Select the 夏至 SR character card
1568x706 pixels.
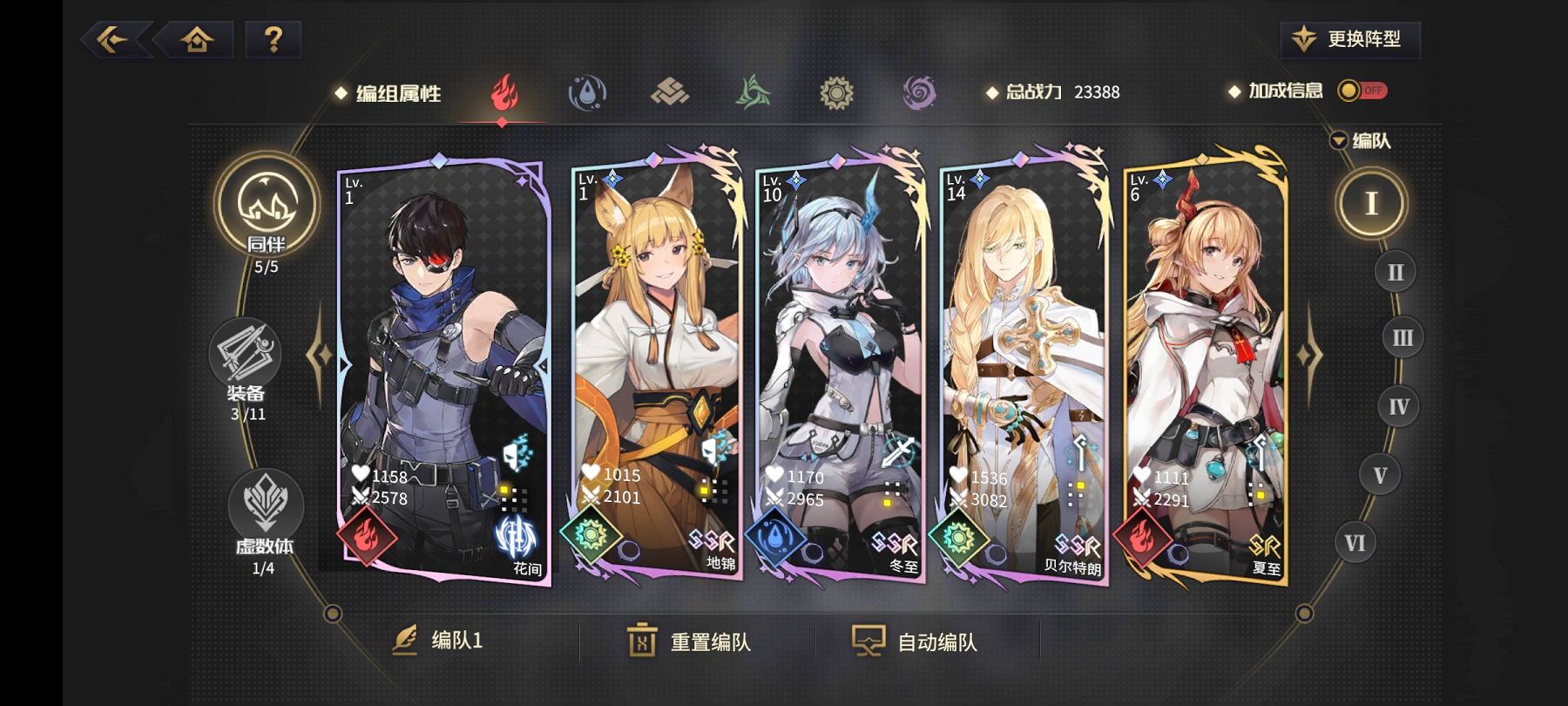click(x=1206, y=366)
